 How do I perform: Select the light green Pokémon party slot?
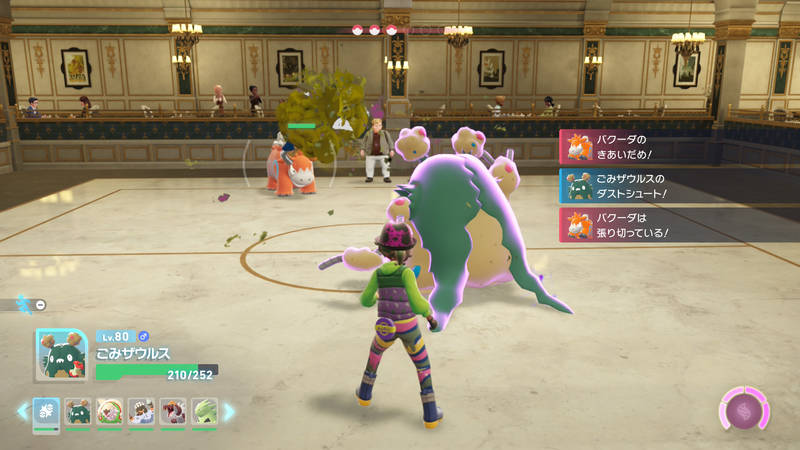click(x=205, y=411)
